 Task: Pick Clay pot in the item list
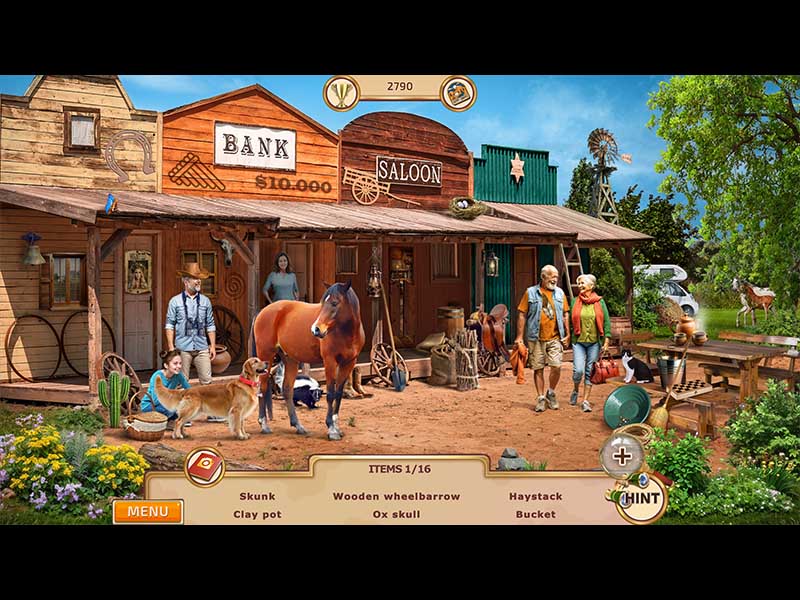coord(257,514)
